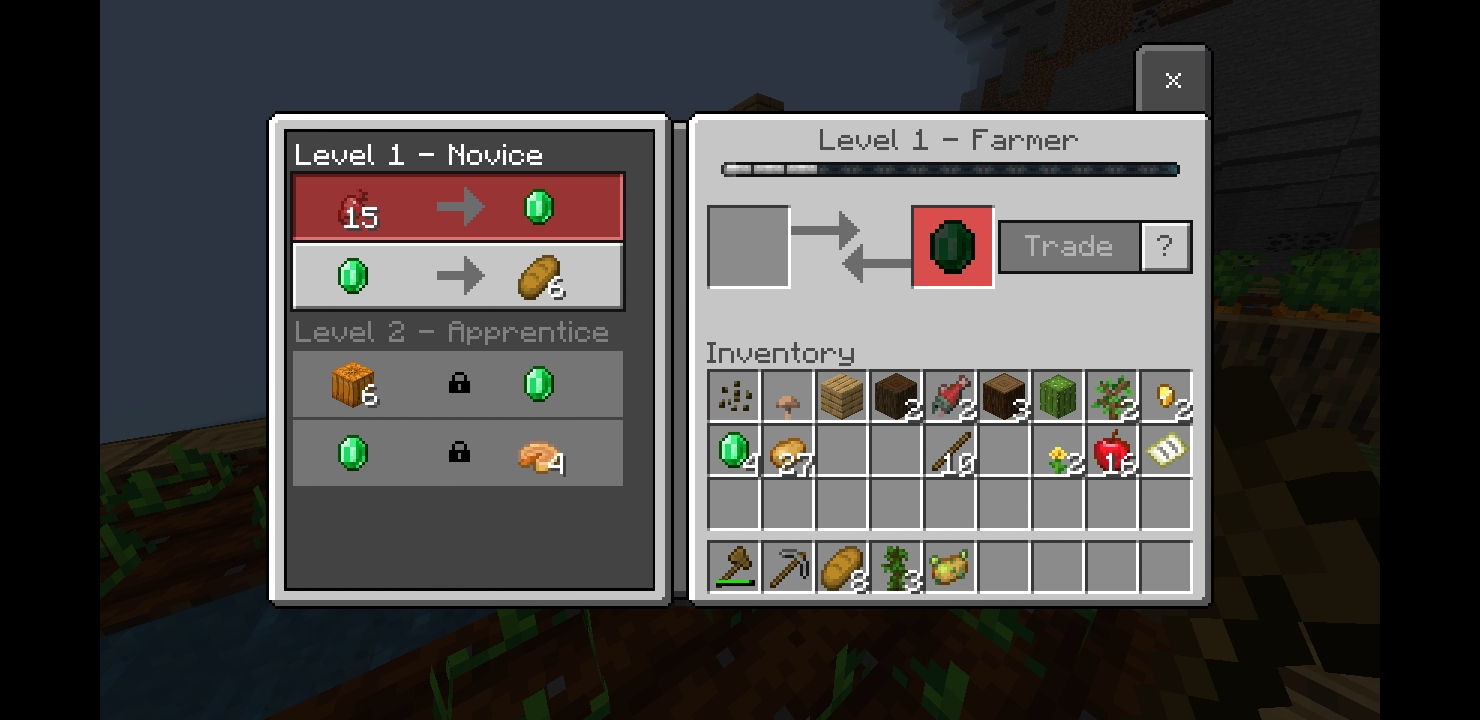The image size is (1480, 720).
Task: Select the bread stack in hotbar
Action: point(842,567)
